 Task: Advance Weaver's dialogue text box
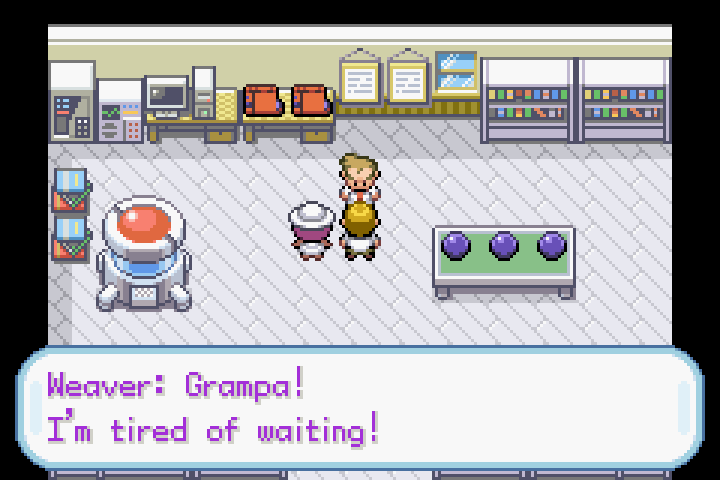coord(360,408)
